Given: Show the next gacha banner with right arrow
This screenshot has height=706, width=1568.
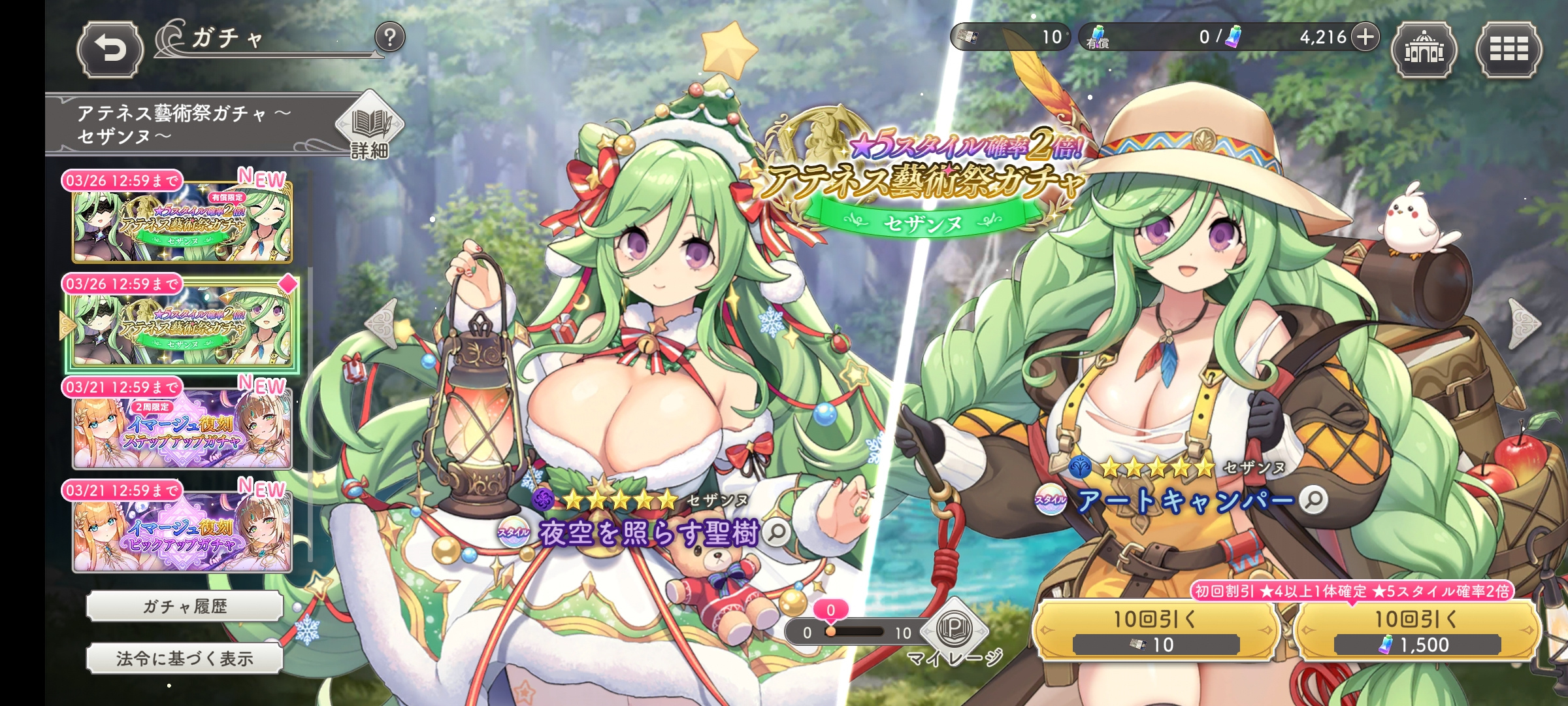Looking at the screenshot, I should click(x=1526, y=323).
